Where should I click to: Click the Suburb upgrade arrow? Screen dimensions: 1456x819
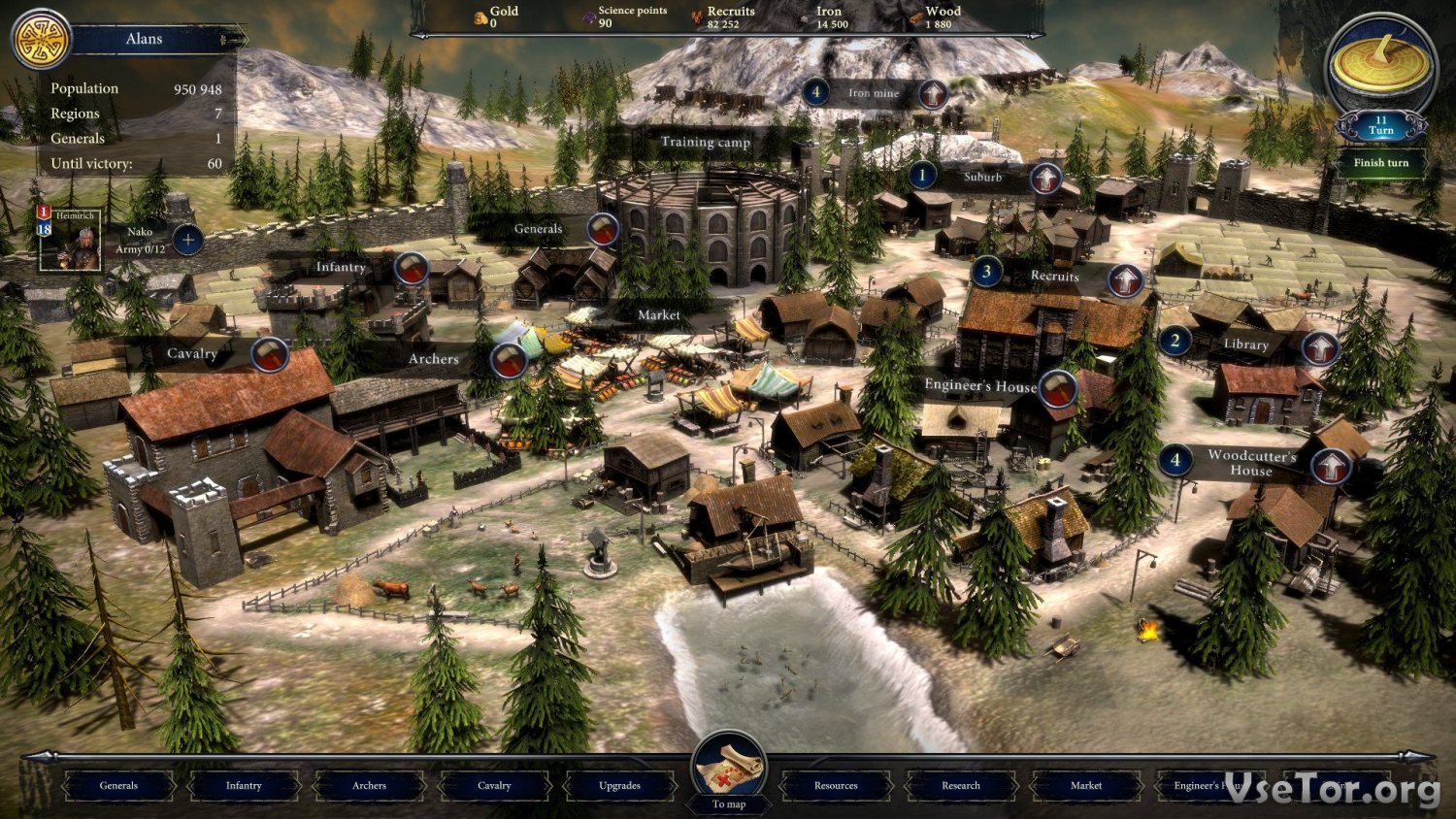[1045, 179]
